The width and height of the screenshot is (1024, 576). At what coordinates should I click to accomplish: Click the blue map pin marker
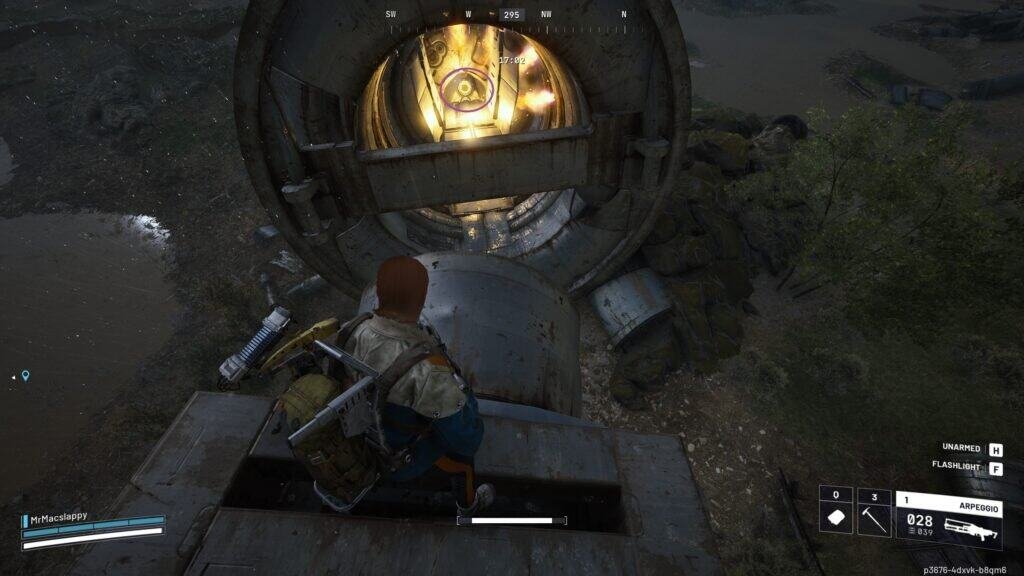tap(25, 376)
